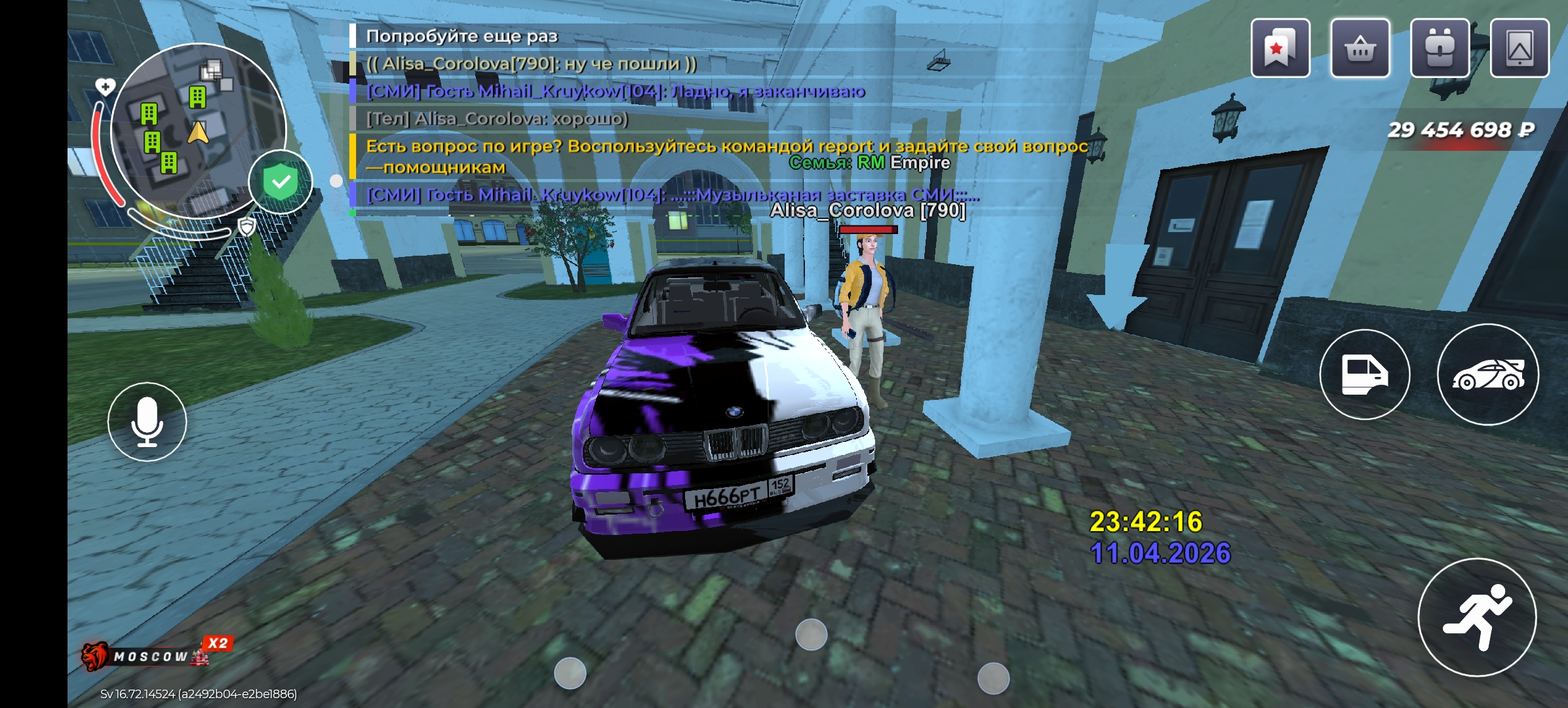Tap the green shield checkmark badge
The height and width of the screenshot is (708, 1568).
tap(281, 182)
